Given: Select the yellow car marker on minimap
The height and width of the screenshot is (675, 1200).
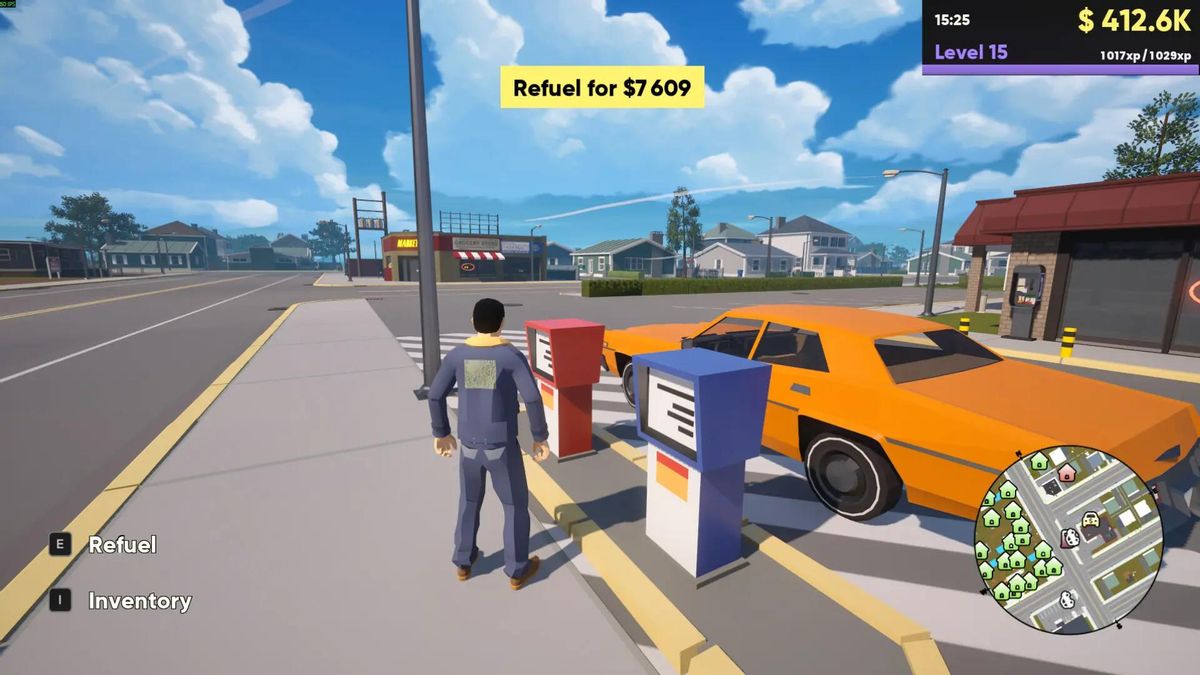Looking at the screenshot, I should 1090,521.
